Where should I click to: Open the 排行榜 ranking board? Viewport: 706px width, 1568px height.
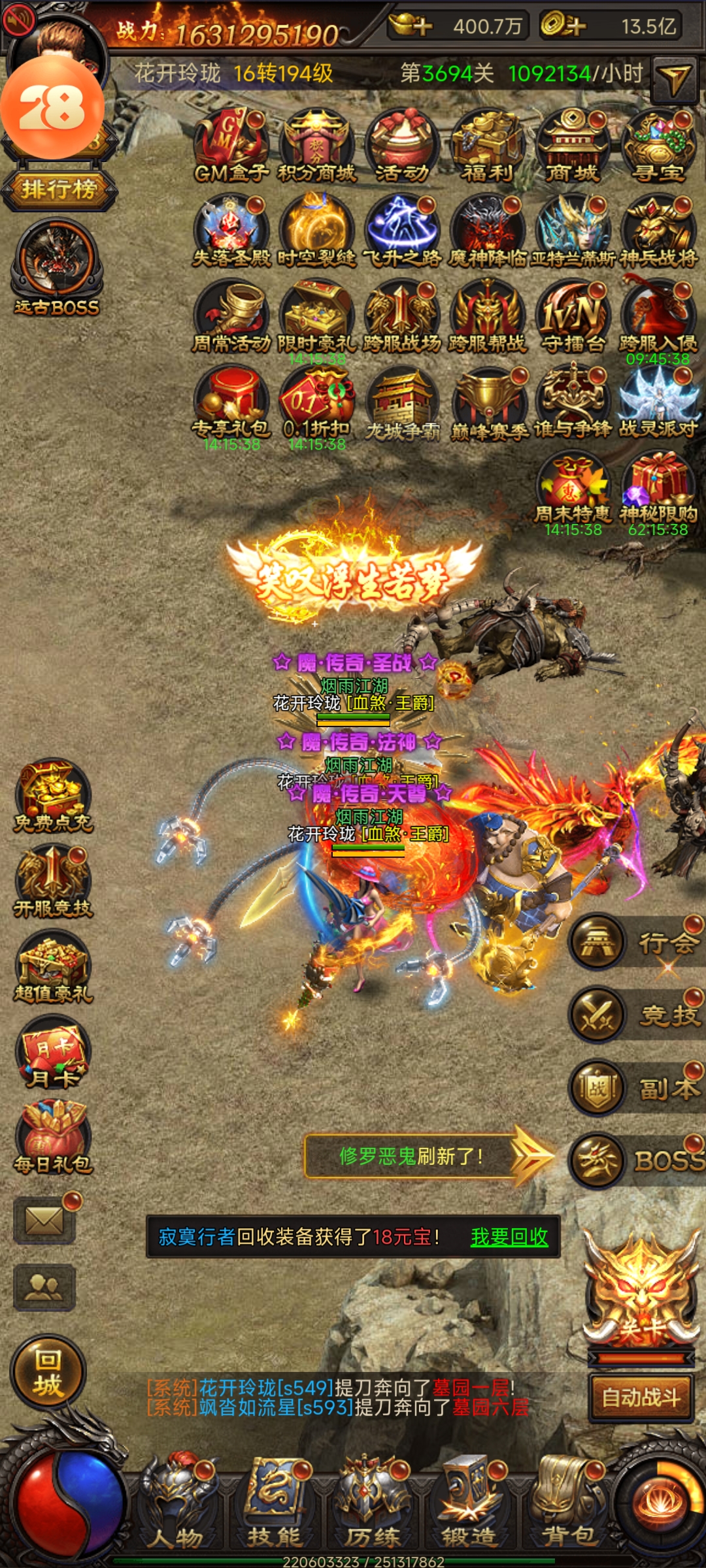pos(59,190)
